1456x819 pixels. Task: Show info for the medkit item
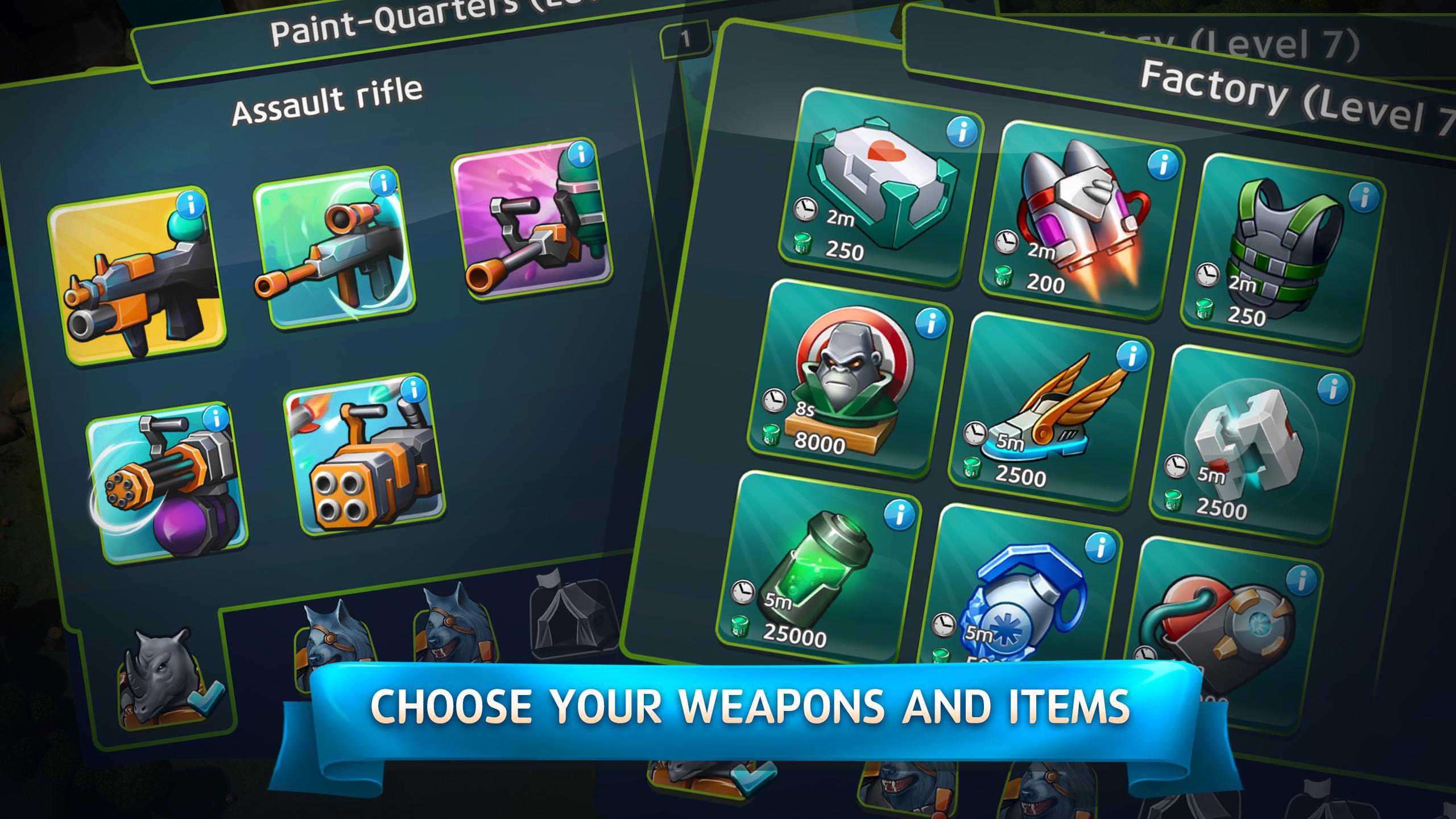(x=962, y=132)
